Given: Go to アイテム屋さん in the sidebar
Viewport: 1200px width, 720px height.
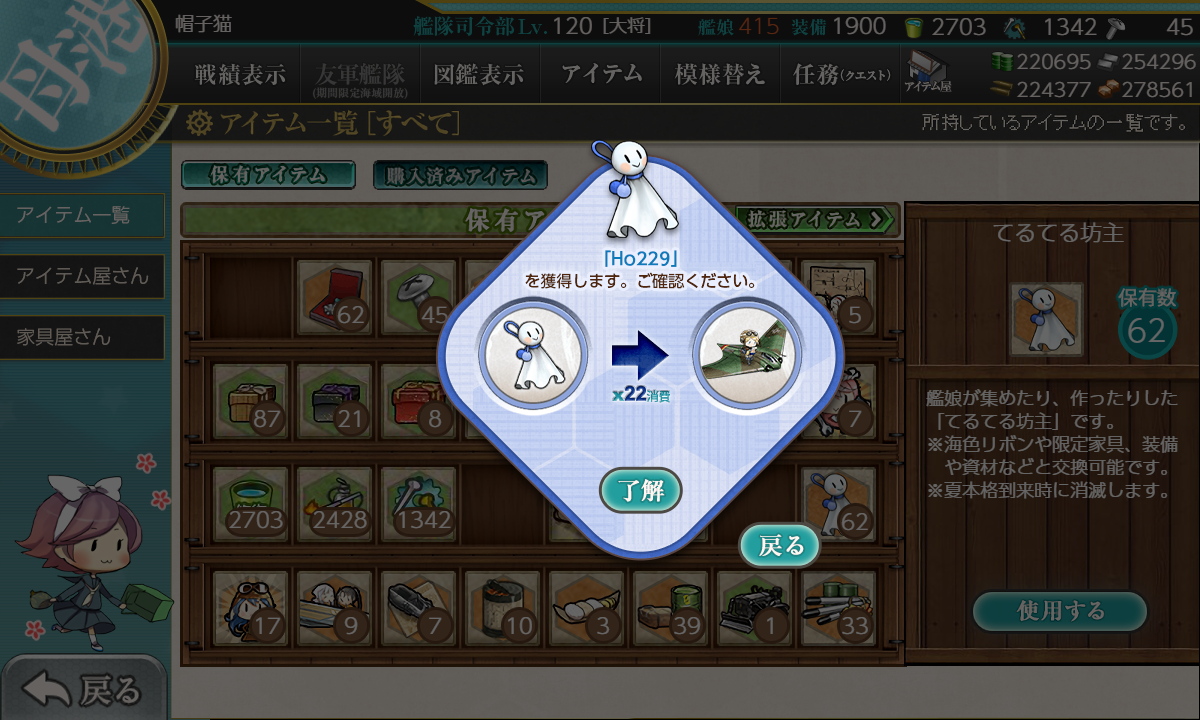Looking at the screenshot, I should point(82,276).
